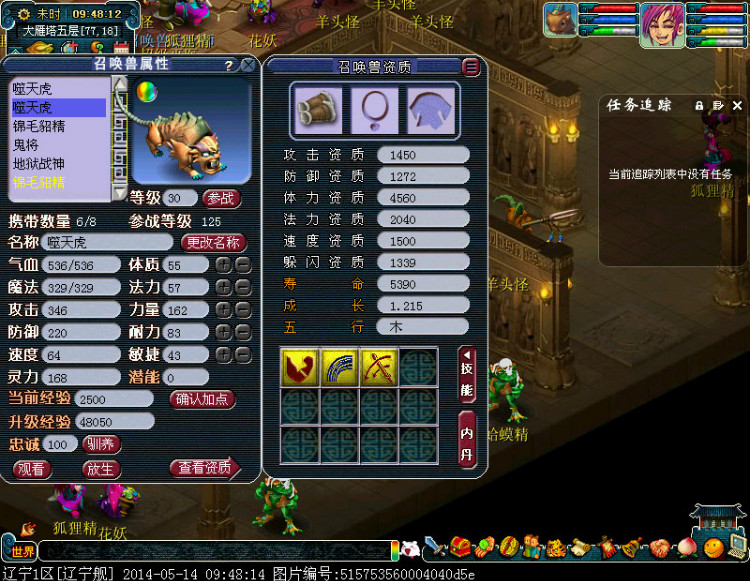Close the 任务追踪 quest tracker
The image size is (750, 581).
(738, 105)
